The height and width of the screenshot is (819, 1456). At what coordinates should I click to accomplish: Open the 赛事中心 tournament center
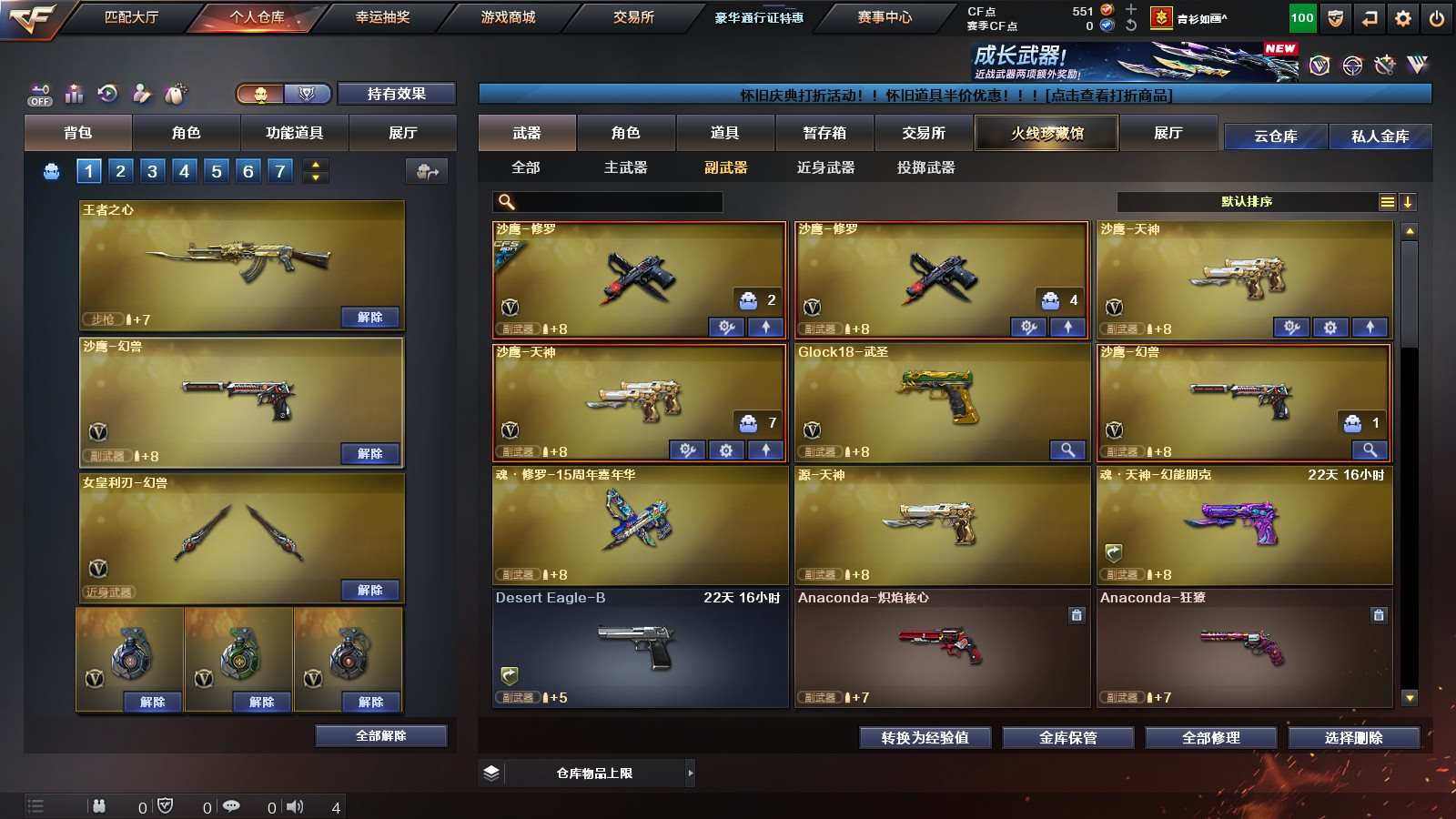click(x=884, y=17)
